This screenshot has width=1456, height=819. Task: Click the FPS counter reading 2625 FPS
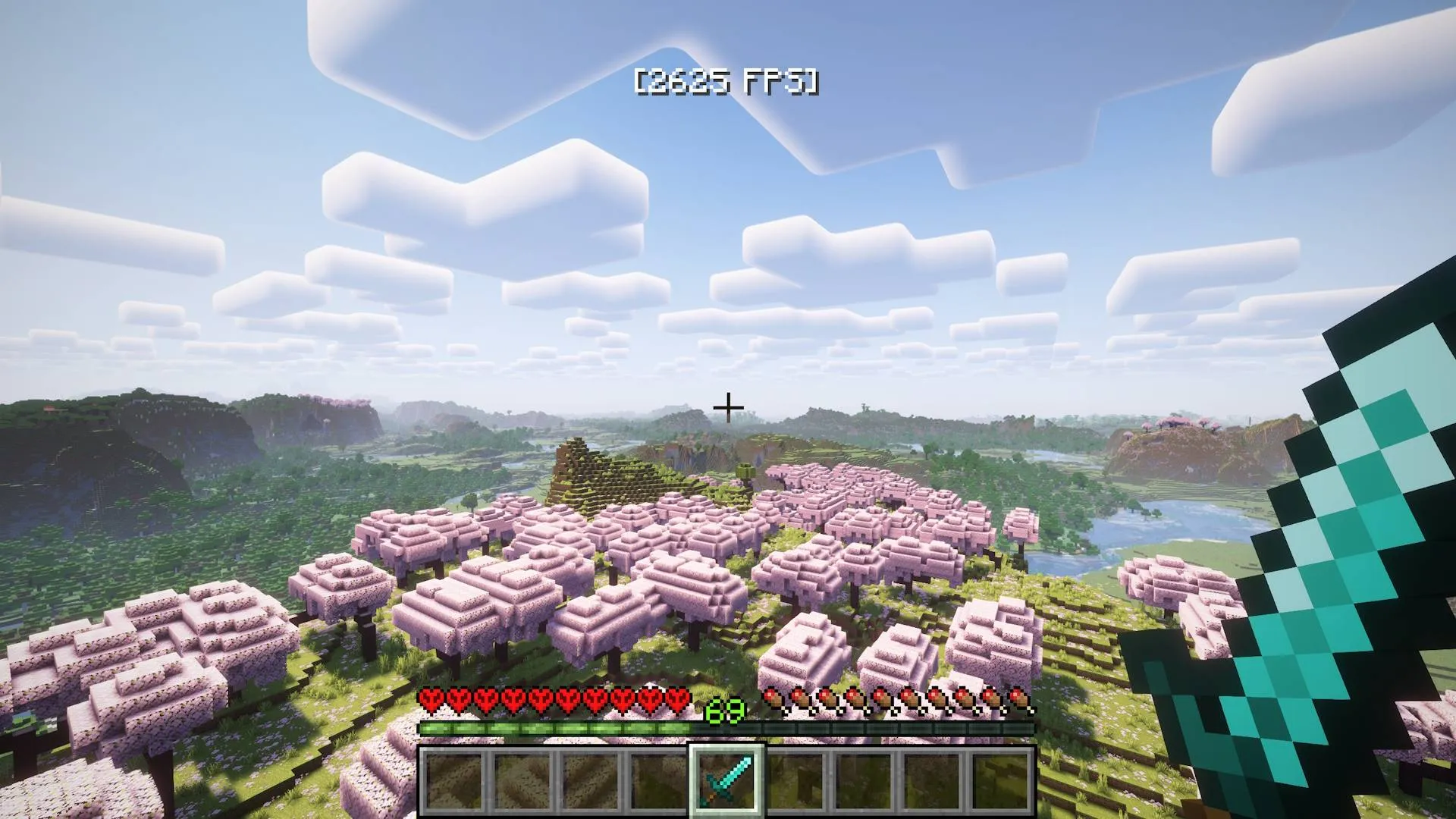pyautogui.click(x=730, y=80)
